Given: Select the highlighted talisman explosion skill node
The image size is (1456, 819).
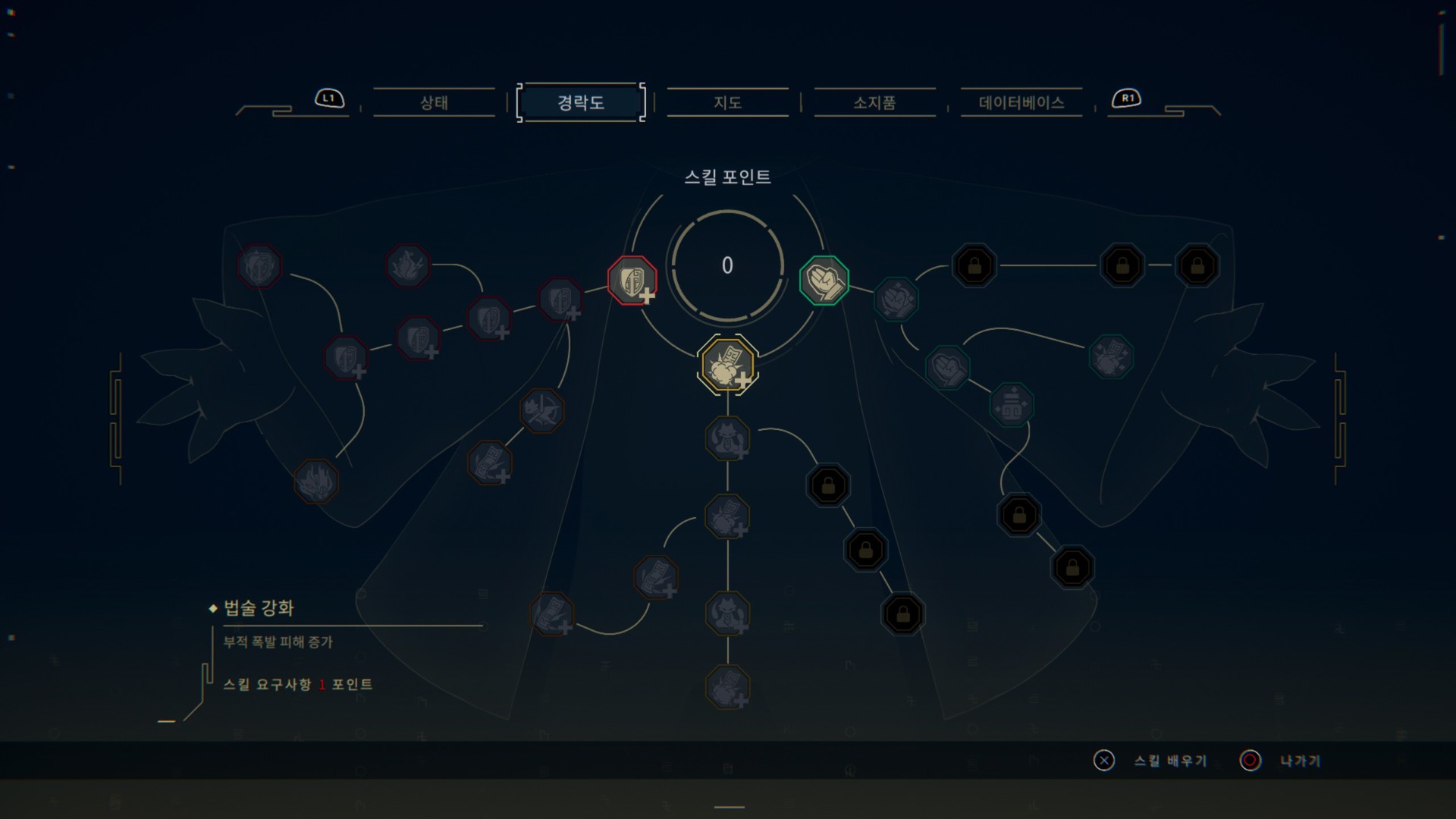Looking at the screenshot, I should point(726,366).
